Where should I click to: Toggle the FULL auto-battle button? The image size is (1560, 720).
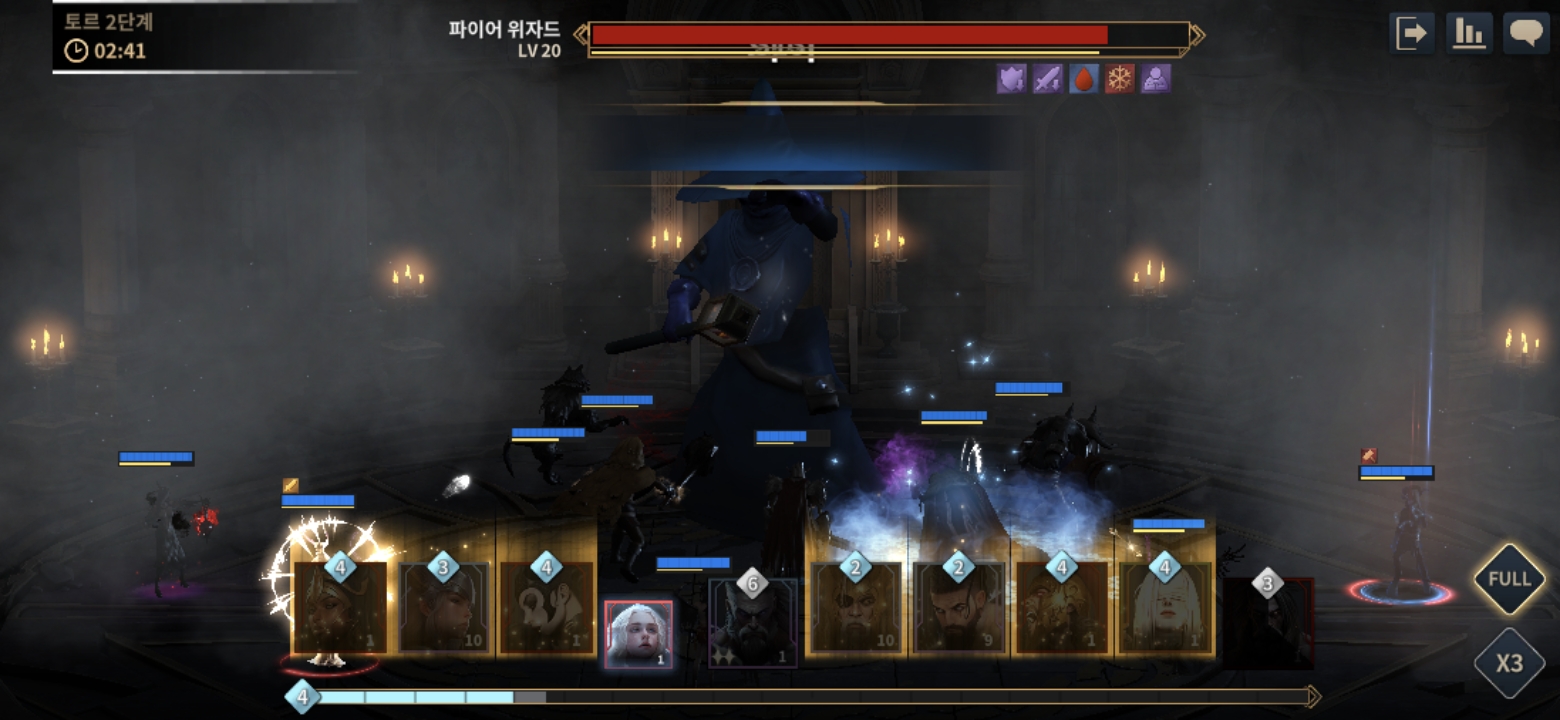[x=1509, y=579]
